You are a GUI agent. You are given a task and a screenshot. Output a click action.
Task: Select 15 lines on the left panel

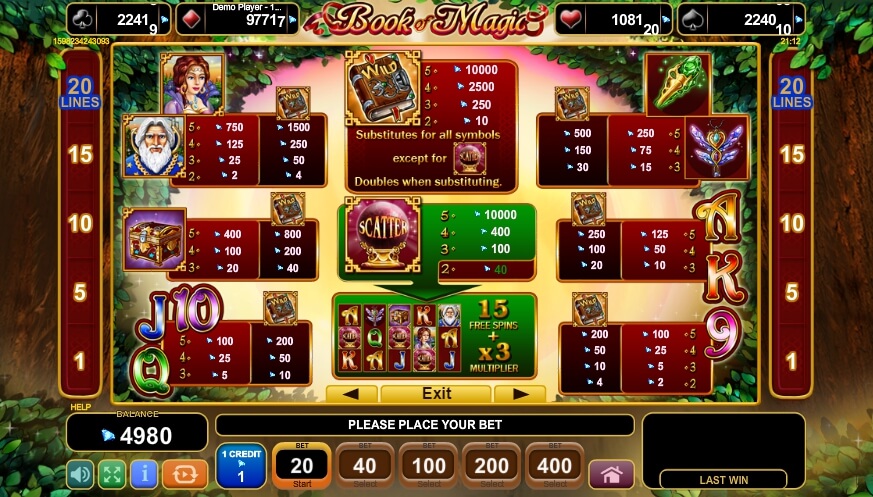click(x=79, y=155)
